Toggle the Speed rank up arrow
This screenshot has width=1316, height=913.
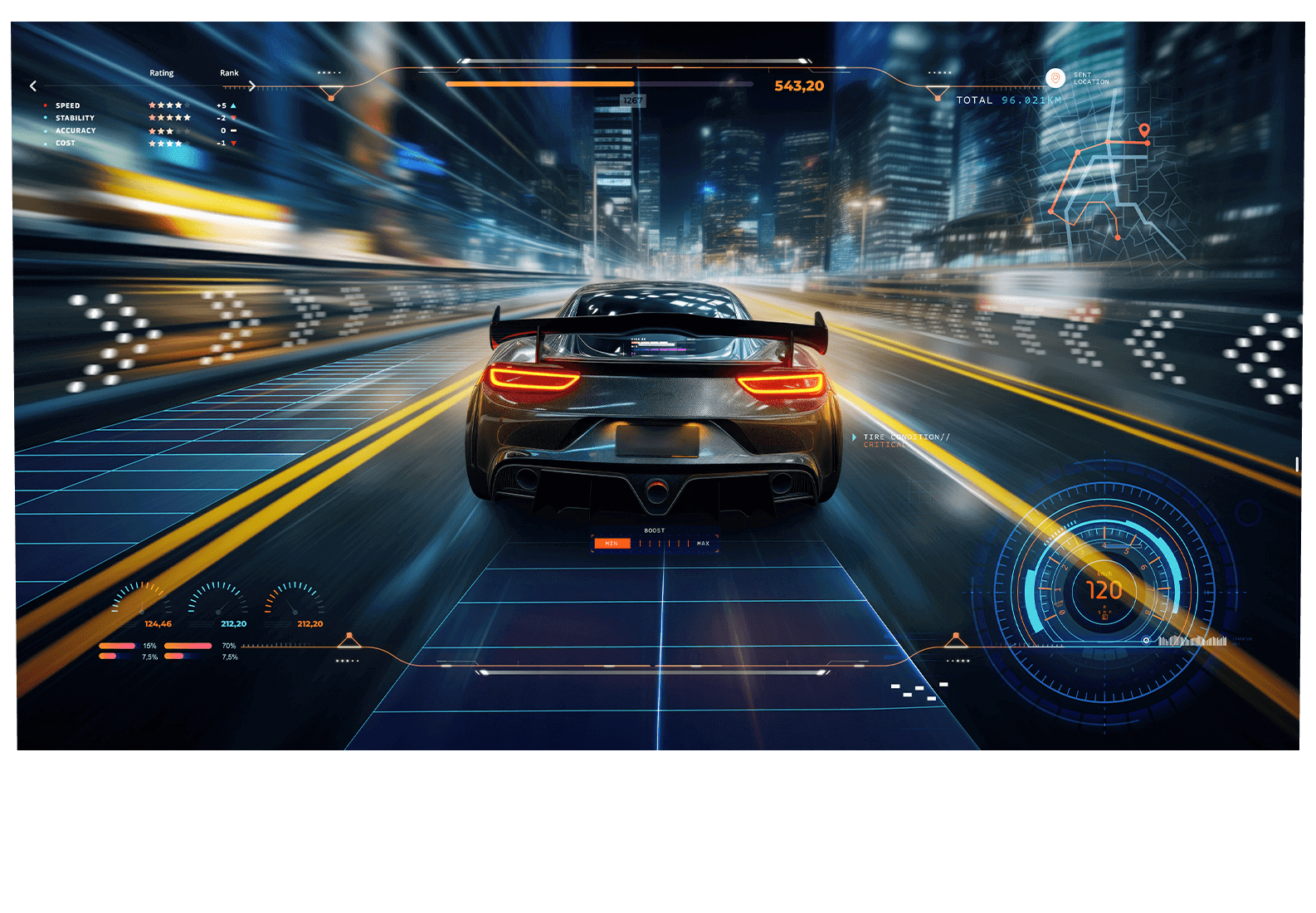233,105
